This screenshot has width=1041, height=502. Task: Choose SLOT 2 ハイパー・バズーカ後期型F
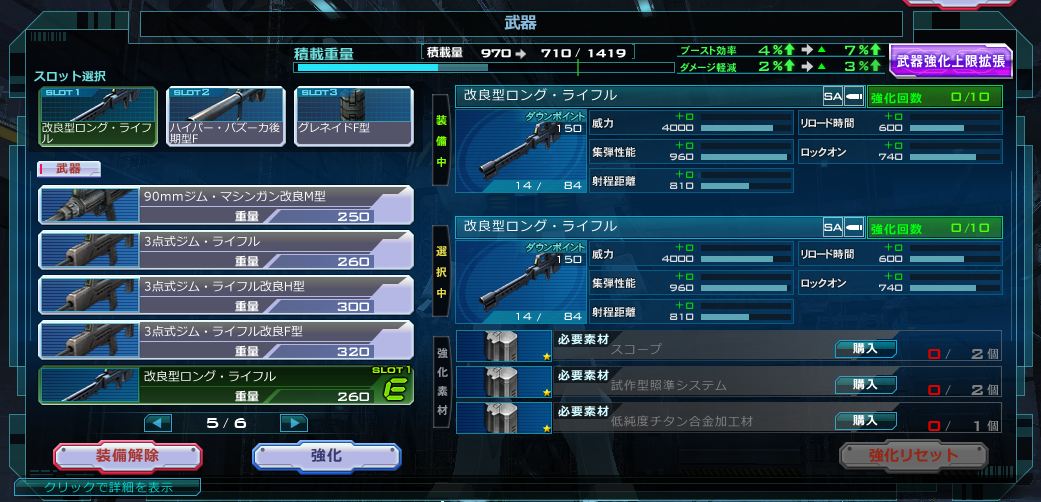[x=226, y=117]
